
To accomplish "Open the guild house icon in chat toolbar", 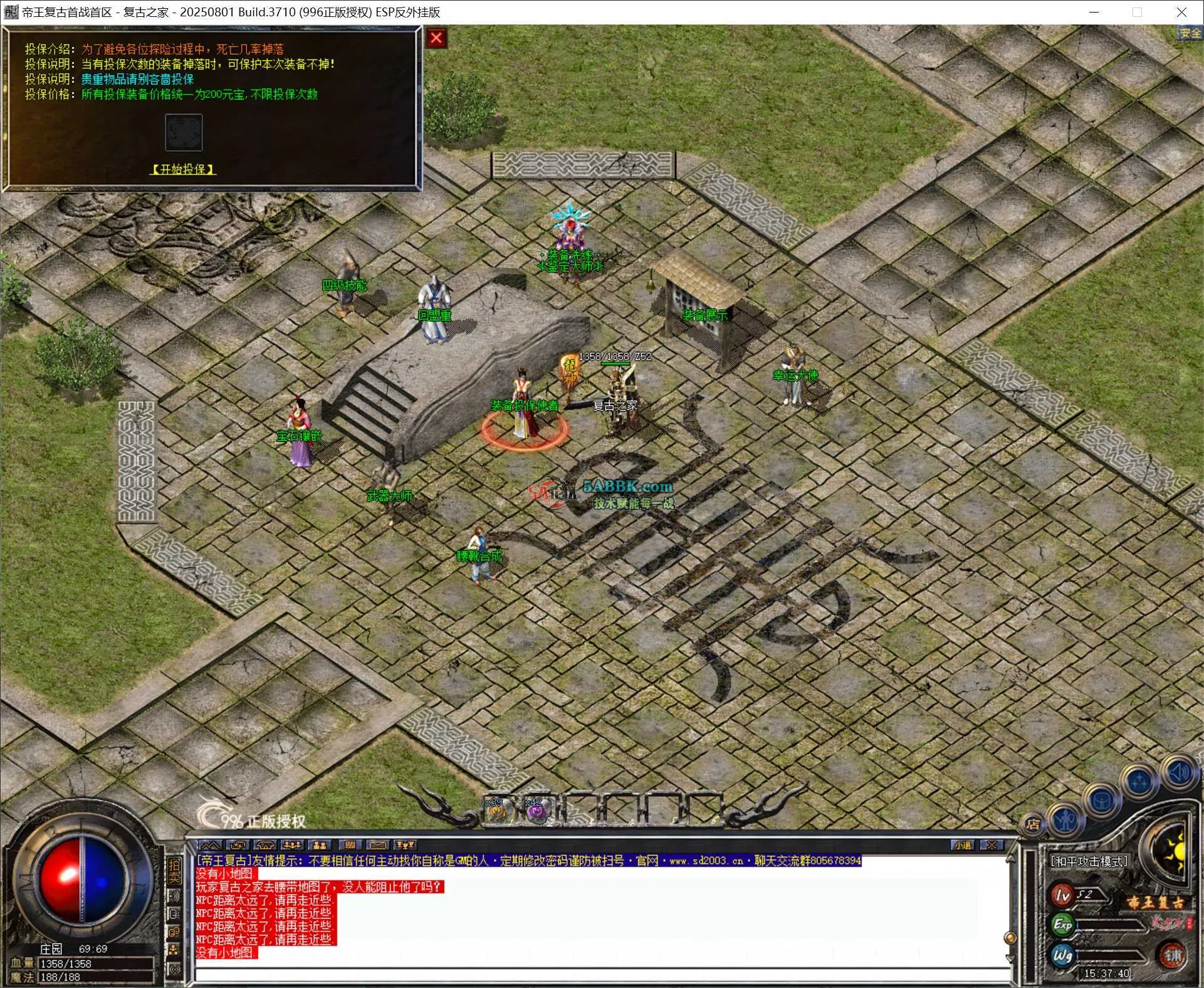I will coord(265,844).
